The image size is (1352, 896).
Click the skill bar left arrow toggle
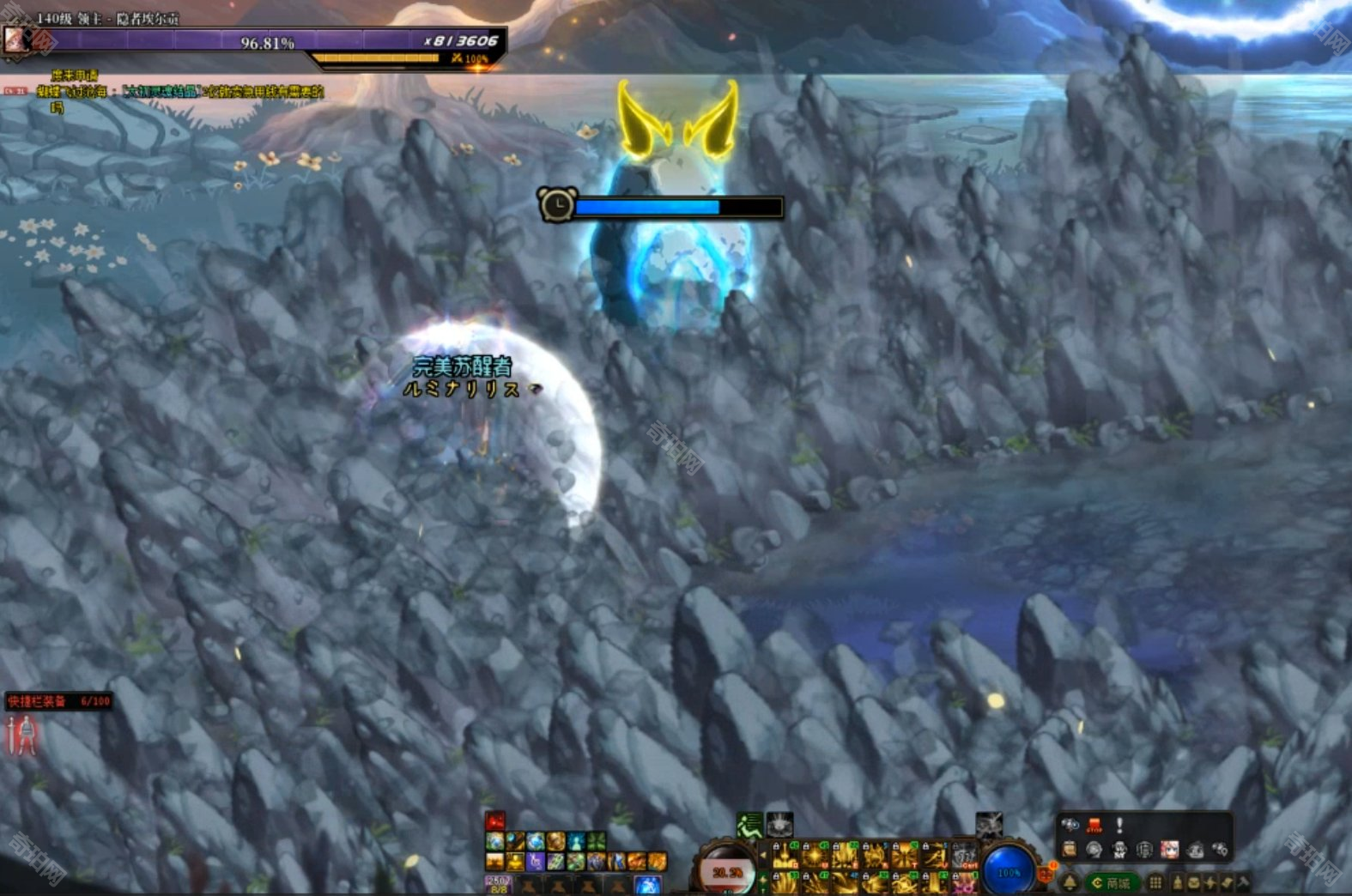(x=763, y=856)
